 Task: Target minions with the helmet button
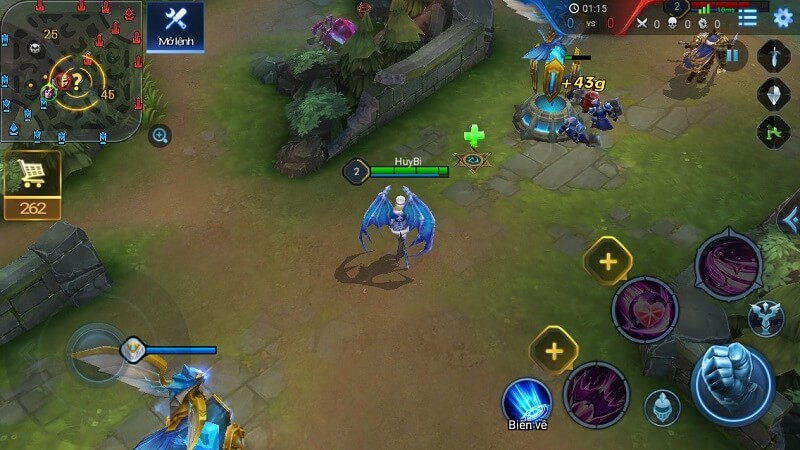point(661,407)
